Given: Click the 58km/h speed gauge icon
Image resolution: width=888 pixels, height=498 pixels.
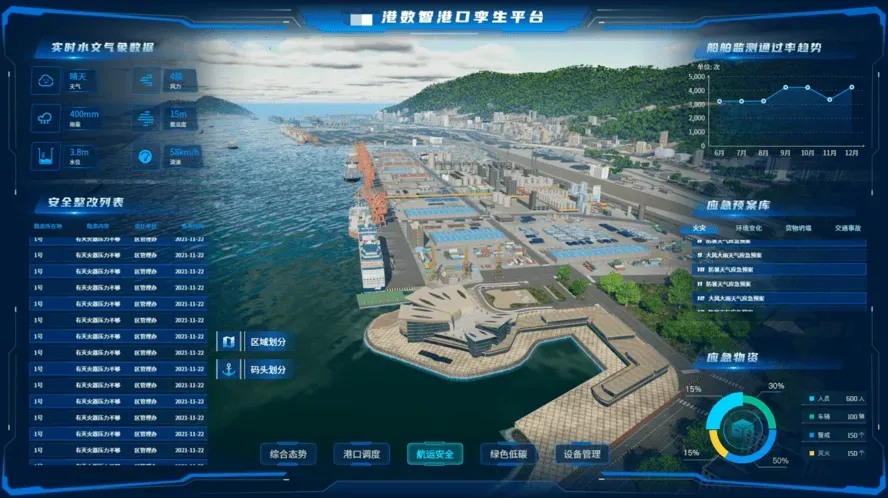Looking at the screenshot, I should (x=147, y=156).
